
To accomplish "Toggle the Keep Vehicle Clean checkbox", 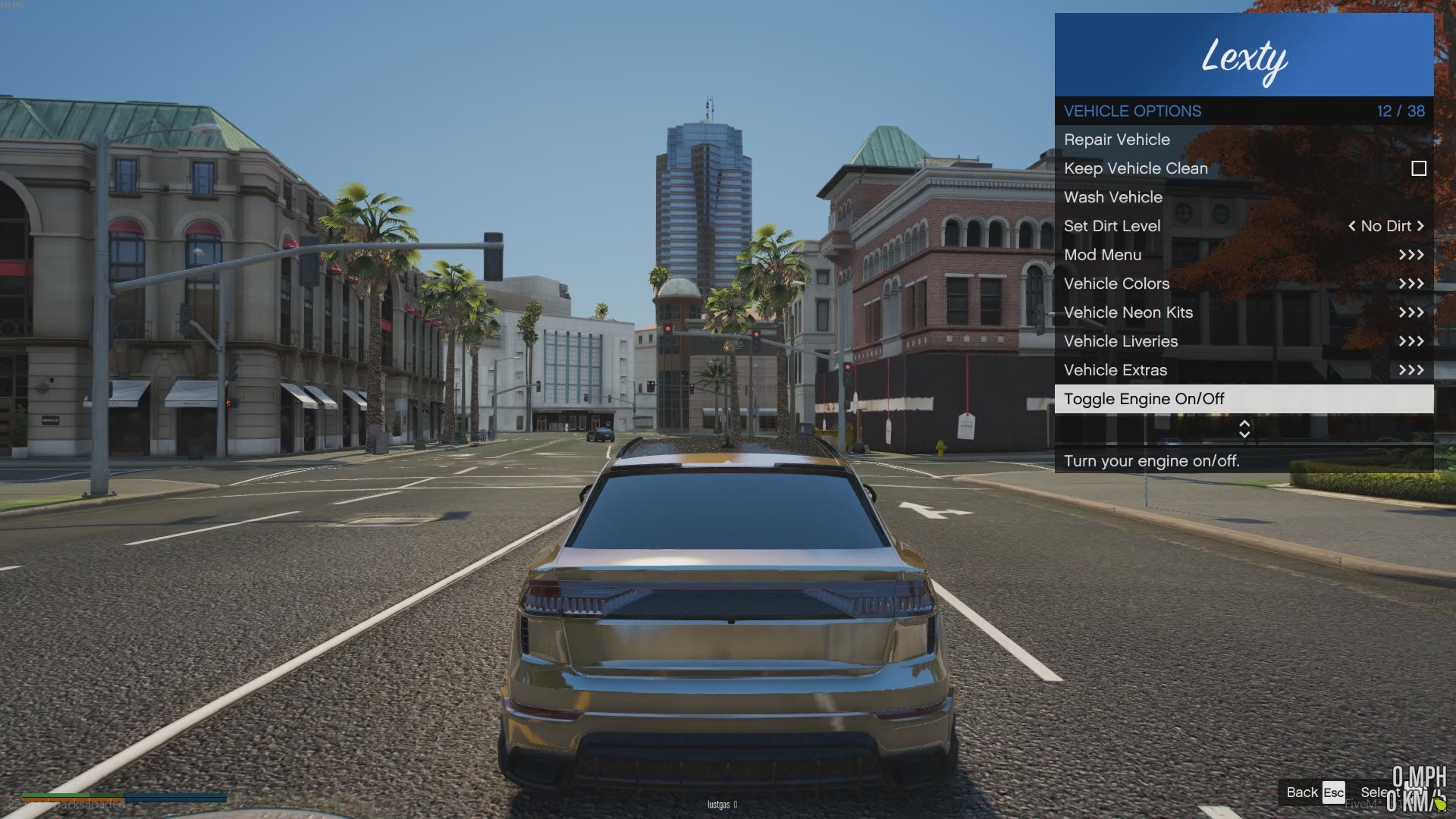I will (x=1418, y=168).
